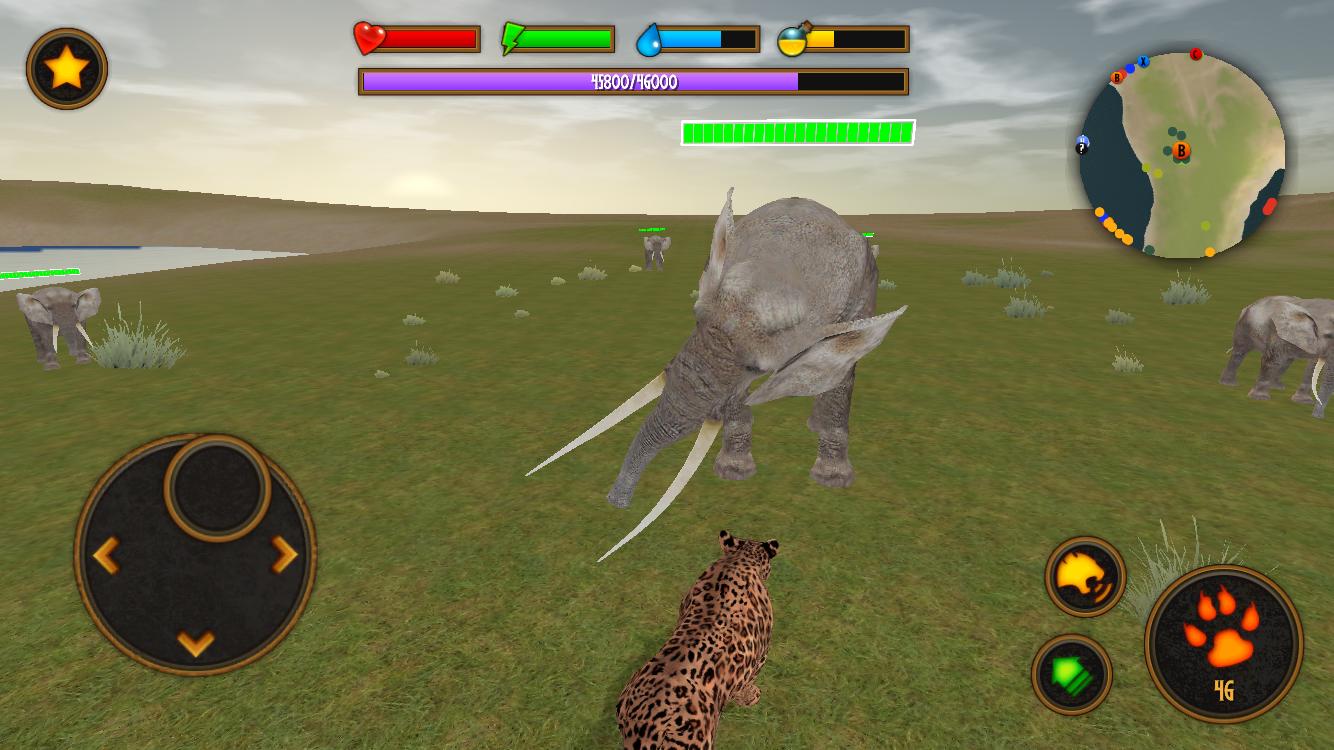Click the green progress bar below the stats
Image resolution: width=1334 pixels, height=750 pixels.
(798, 131)
